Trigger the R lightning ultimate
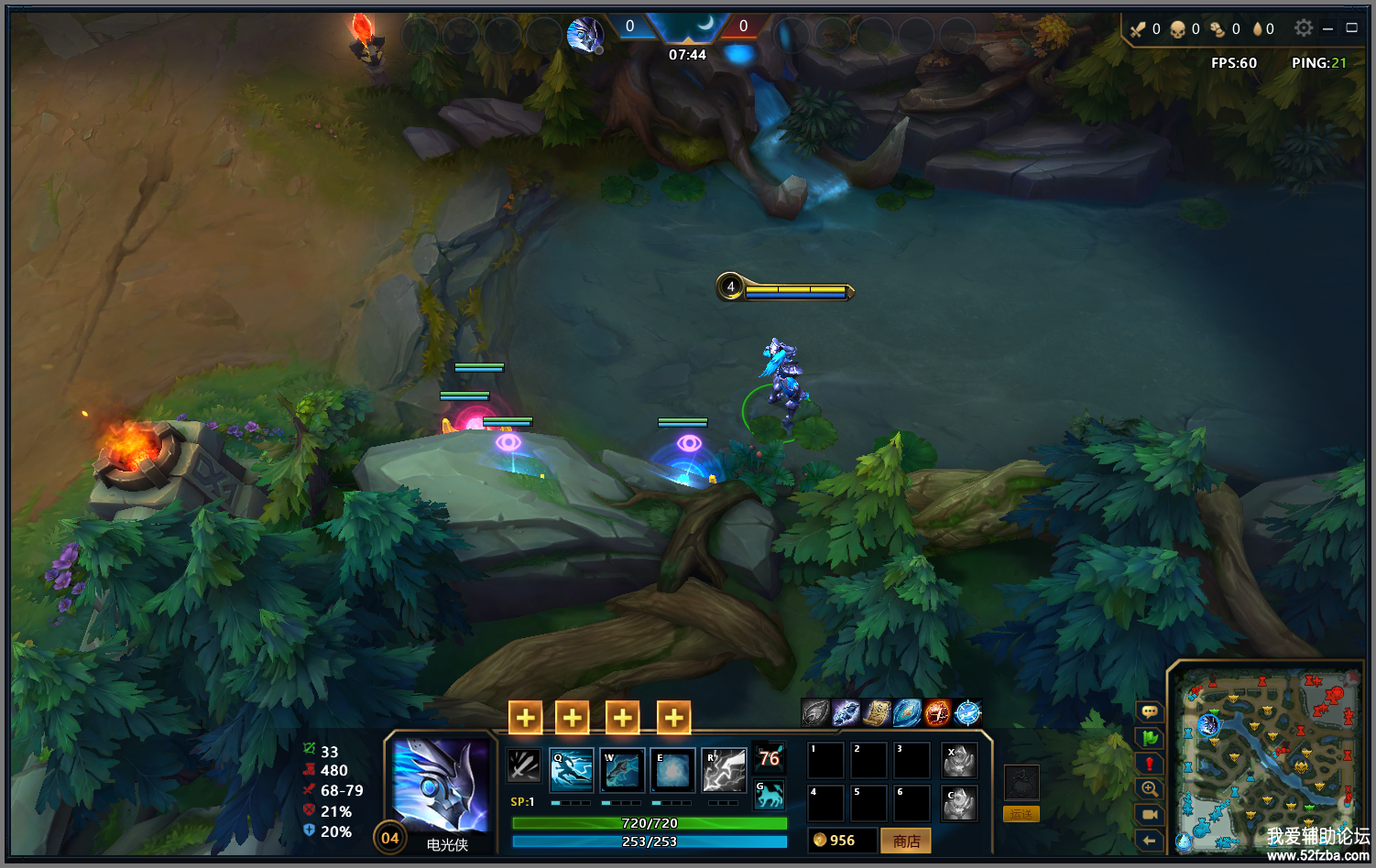Image resolution: width=1376 pixels, height=868 pixels. coord(724,770)
